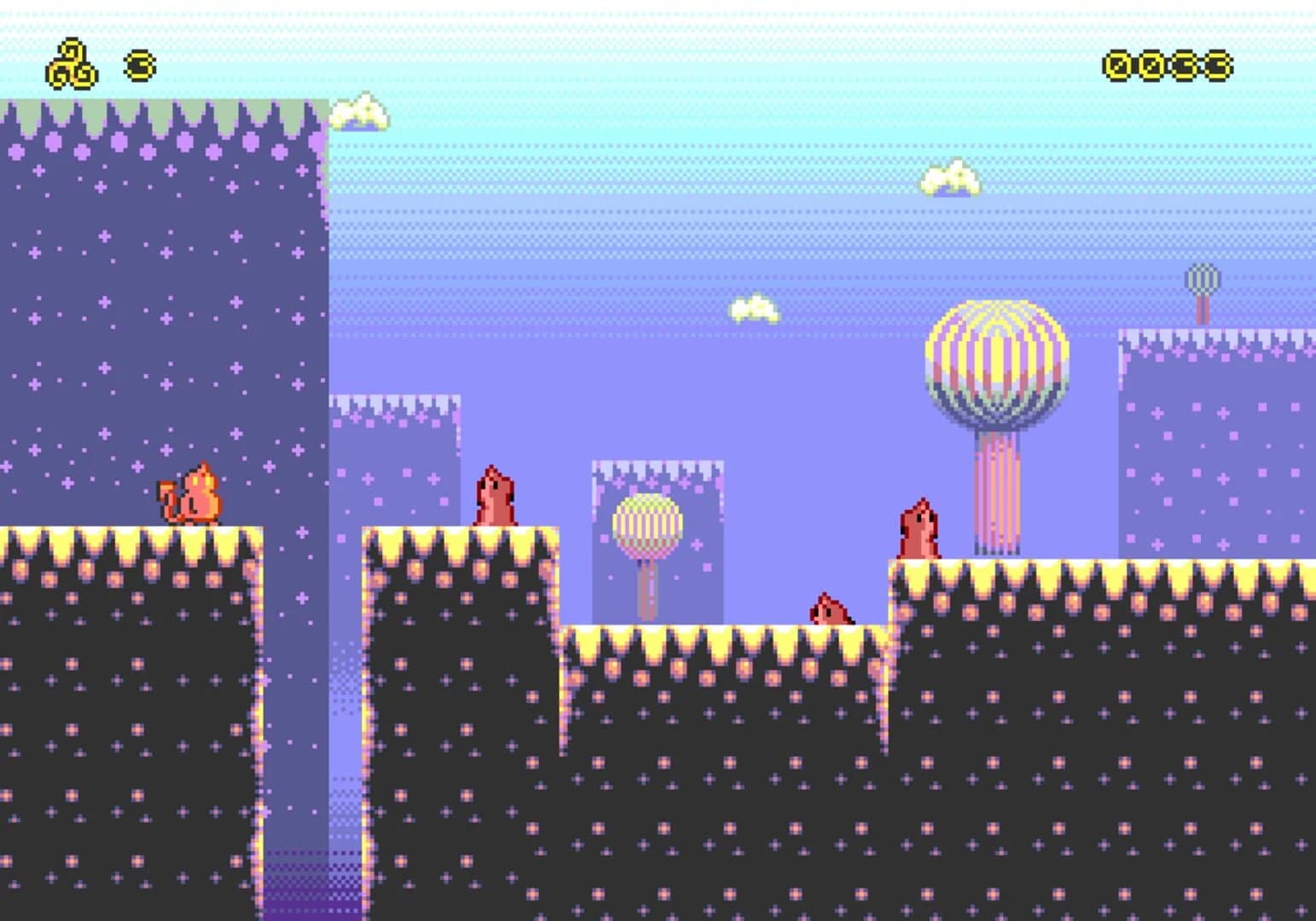This screenshot has width=1316, height=921.
Task: Click the dark speckled cliff face below the cat
Action: coord(128,725)
